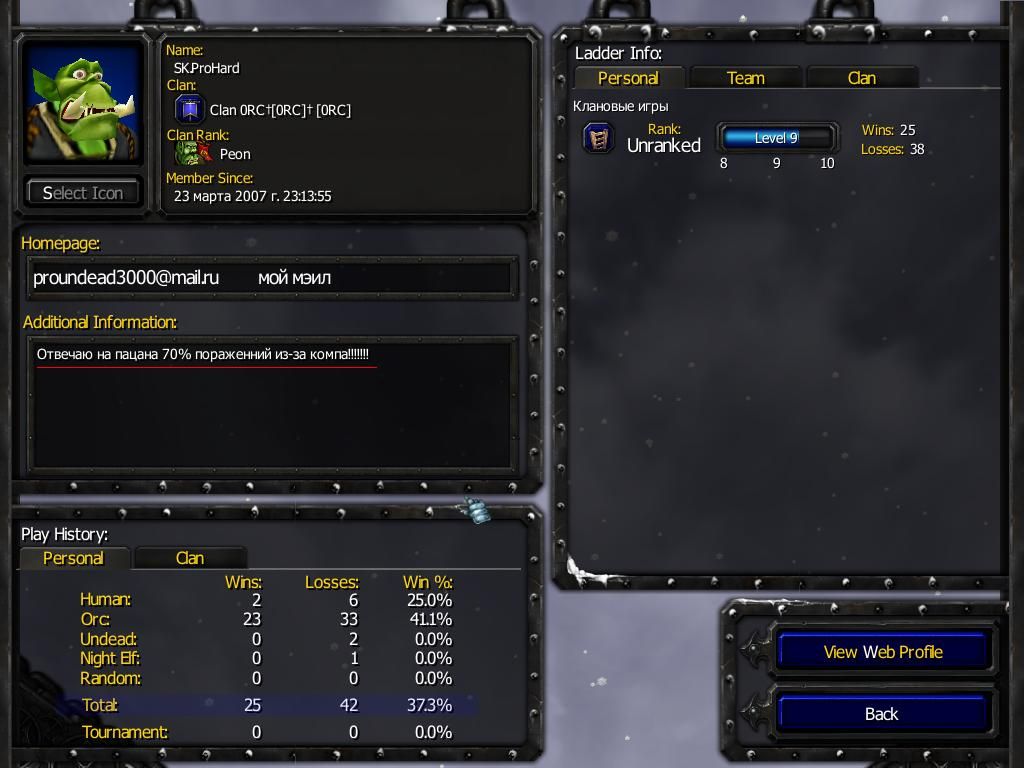Click the orc player portrait icon
This screenshot has width=1024, height=768.
pyautogui.click(x=83, y=103)
